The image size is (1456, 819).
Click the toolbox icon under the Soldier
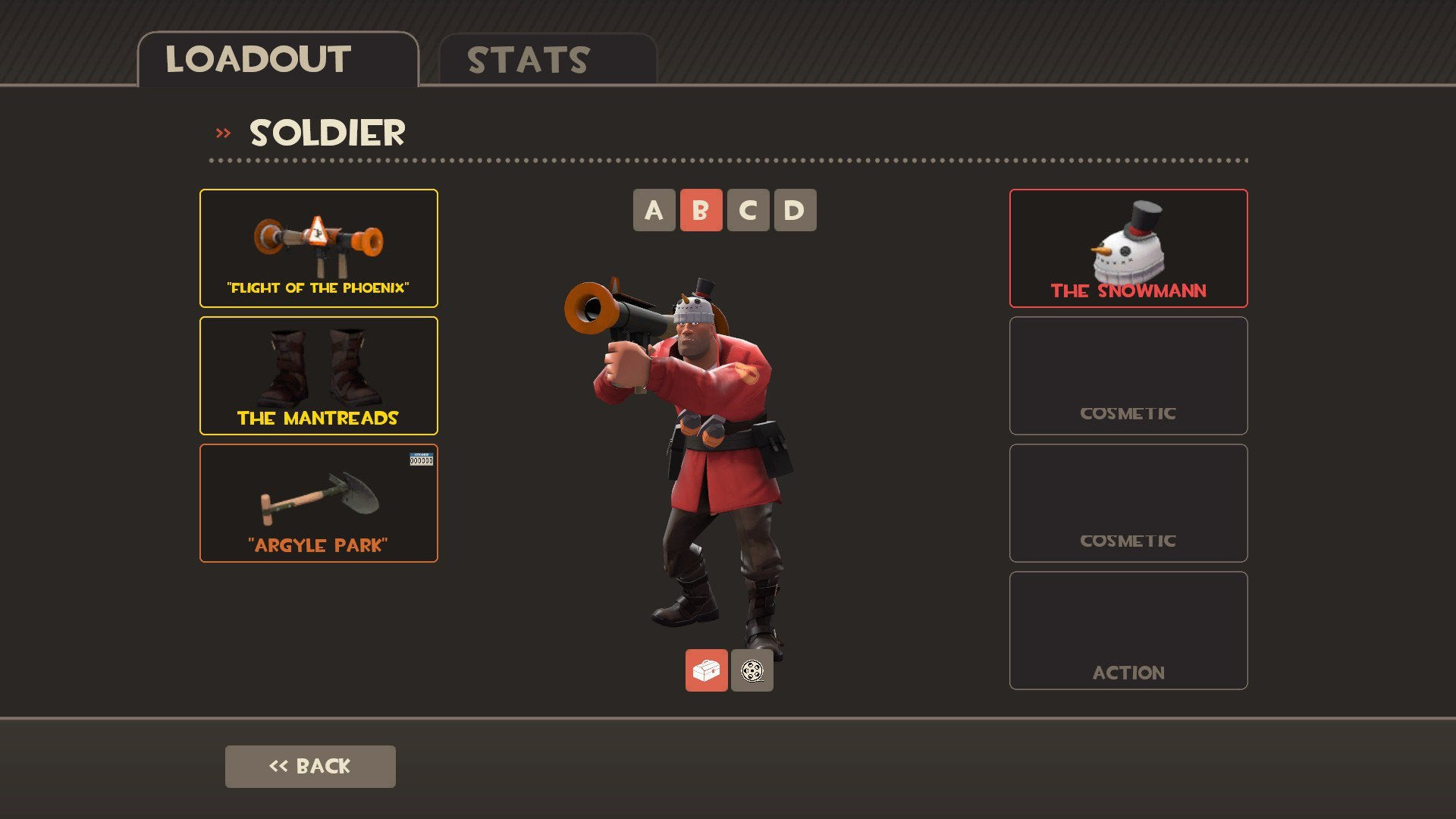pyautogui.click(x=706, y=670)
